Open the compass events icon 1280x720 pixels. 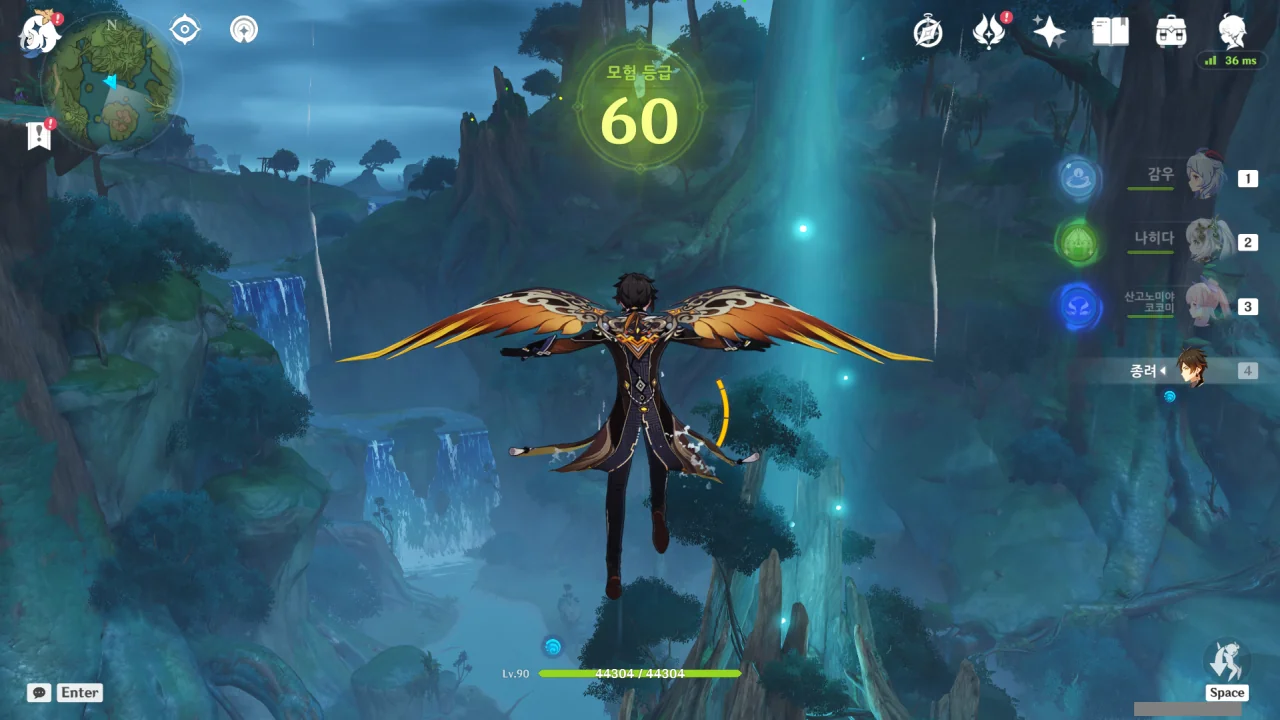click(x=928, y=32)
